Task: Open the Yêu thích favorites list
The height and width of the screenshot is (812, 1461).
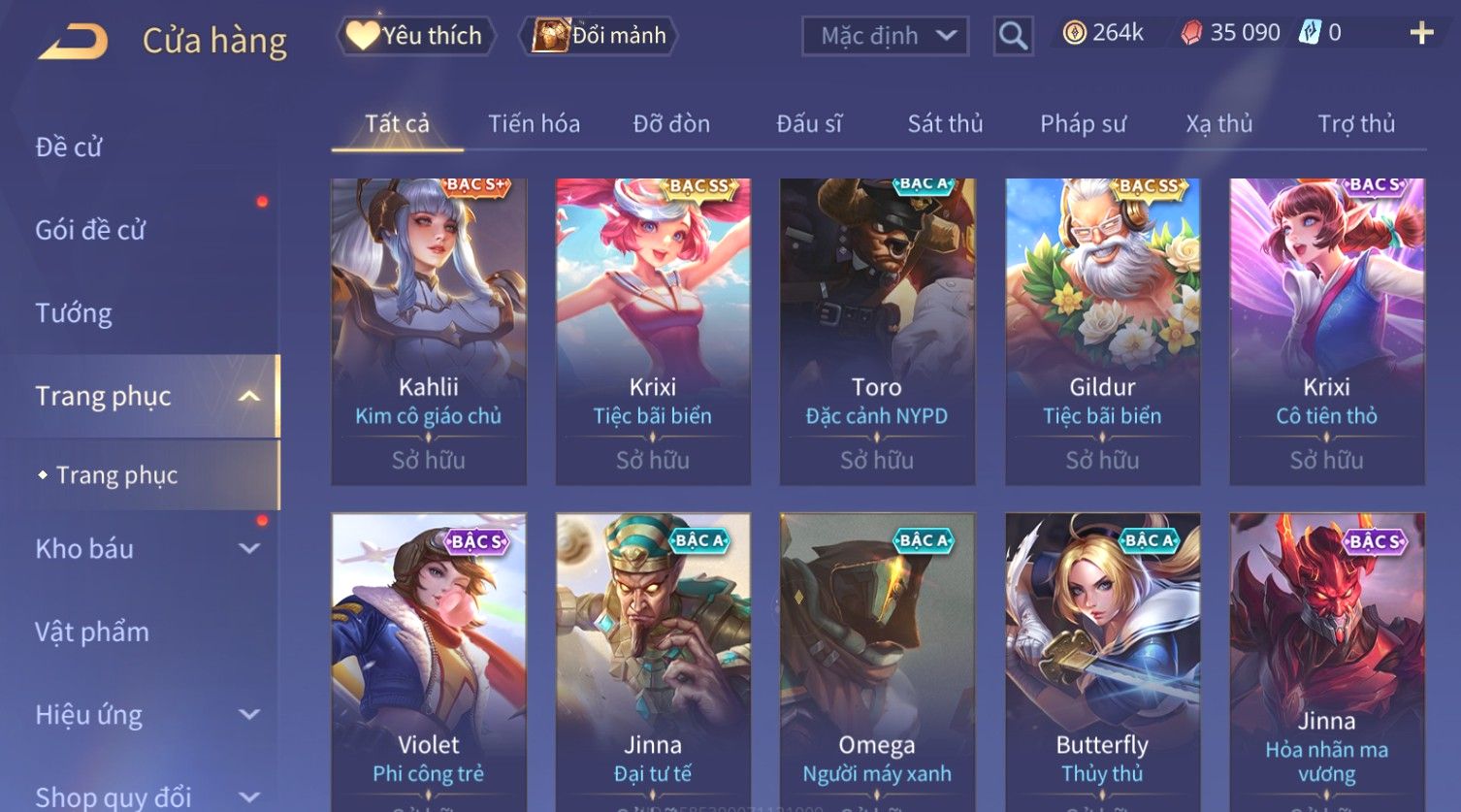Action: [415, 36]
